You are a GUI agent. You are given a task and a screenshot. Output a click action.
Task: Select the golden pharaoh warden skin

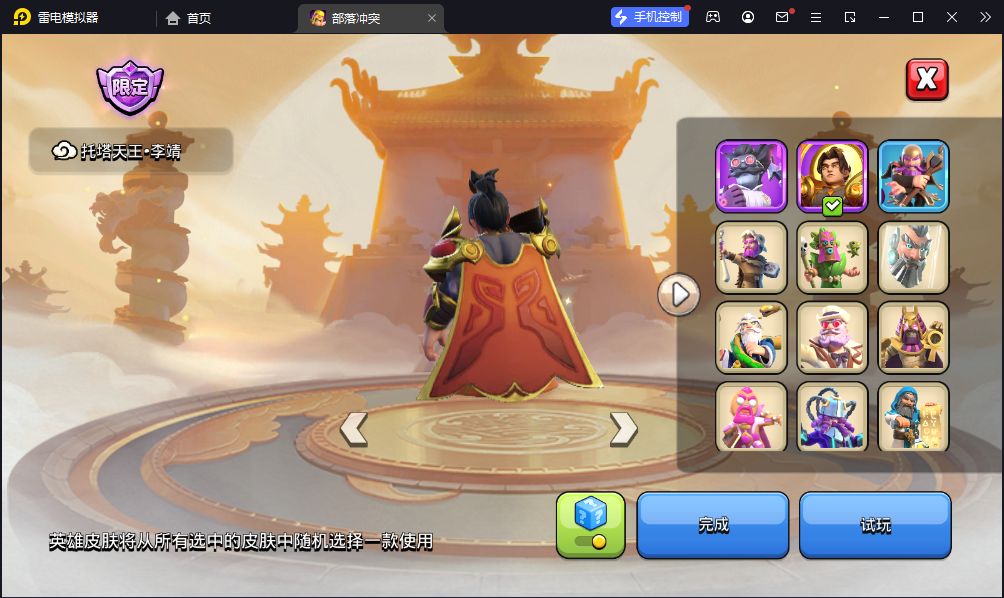[913, 337]
